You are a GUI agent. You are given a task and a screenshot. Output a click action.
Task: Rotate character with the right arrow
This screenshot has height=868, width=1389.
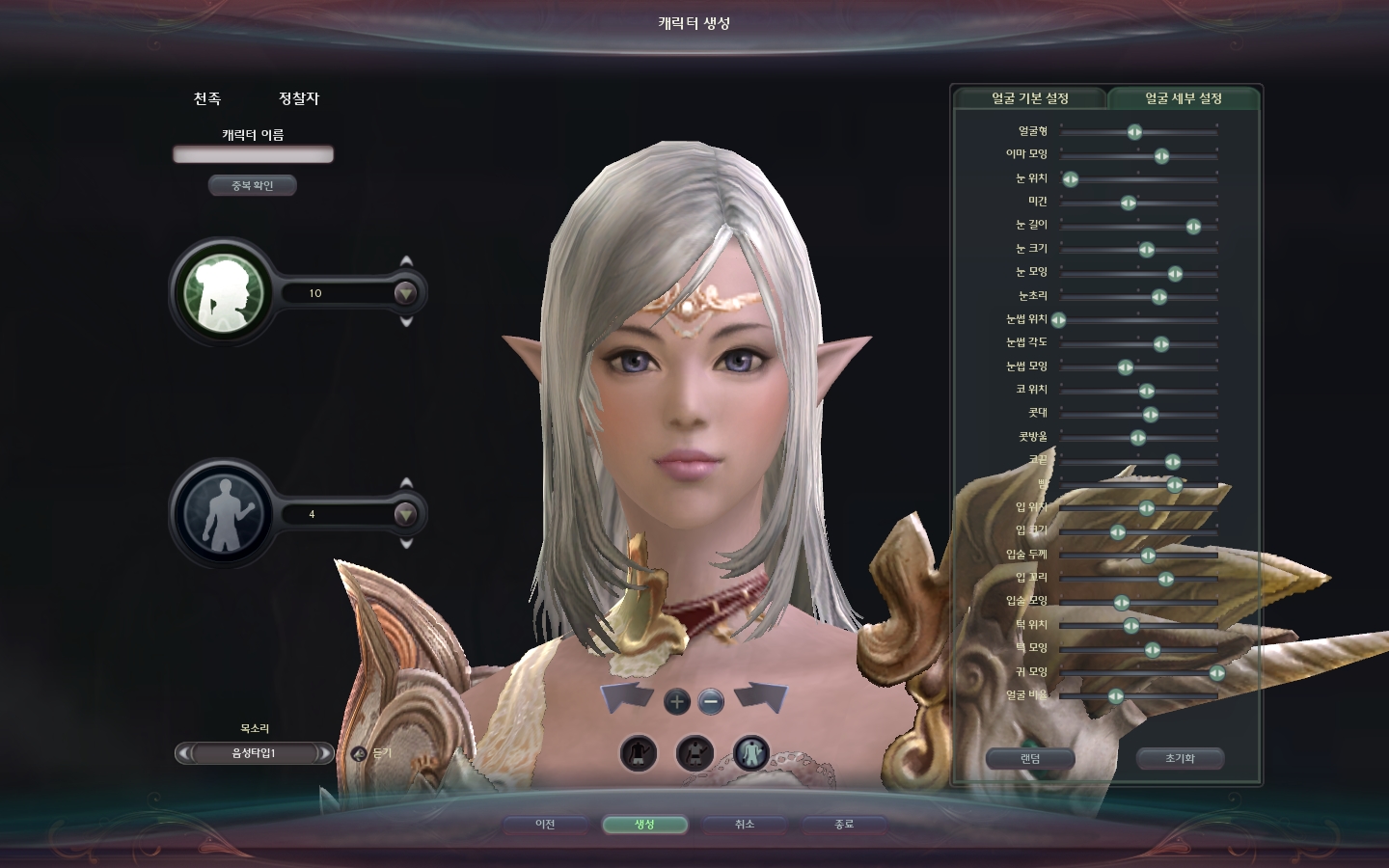click(x=761, y=697)
